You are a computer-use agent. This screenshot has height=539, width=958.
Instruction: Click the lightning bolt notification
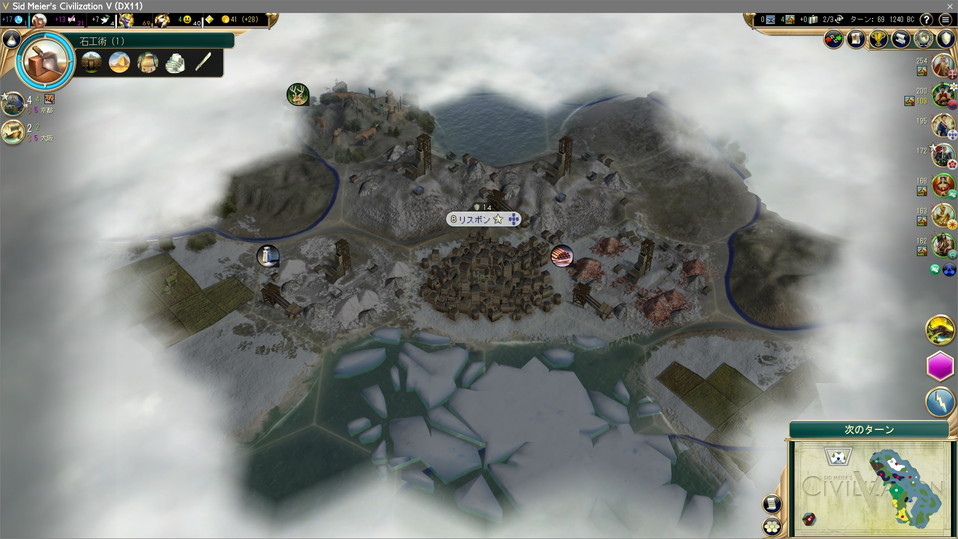point(940,402)
